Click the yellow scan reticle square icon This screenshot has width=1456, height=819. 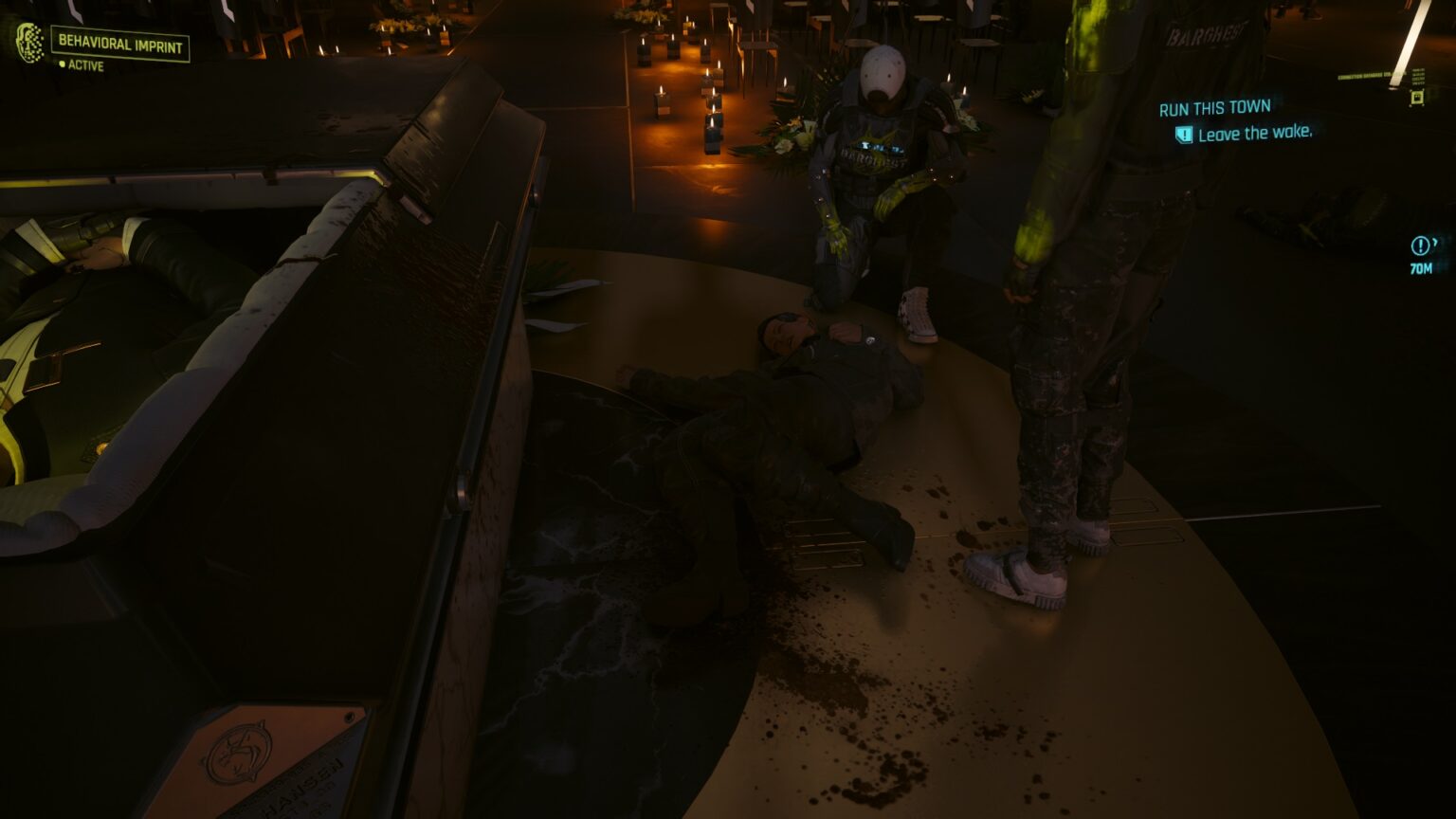pos(1418,96)
